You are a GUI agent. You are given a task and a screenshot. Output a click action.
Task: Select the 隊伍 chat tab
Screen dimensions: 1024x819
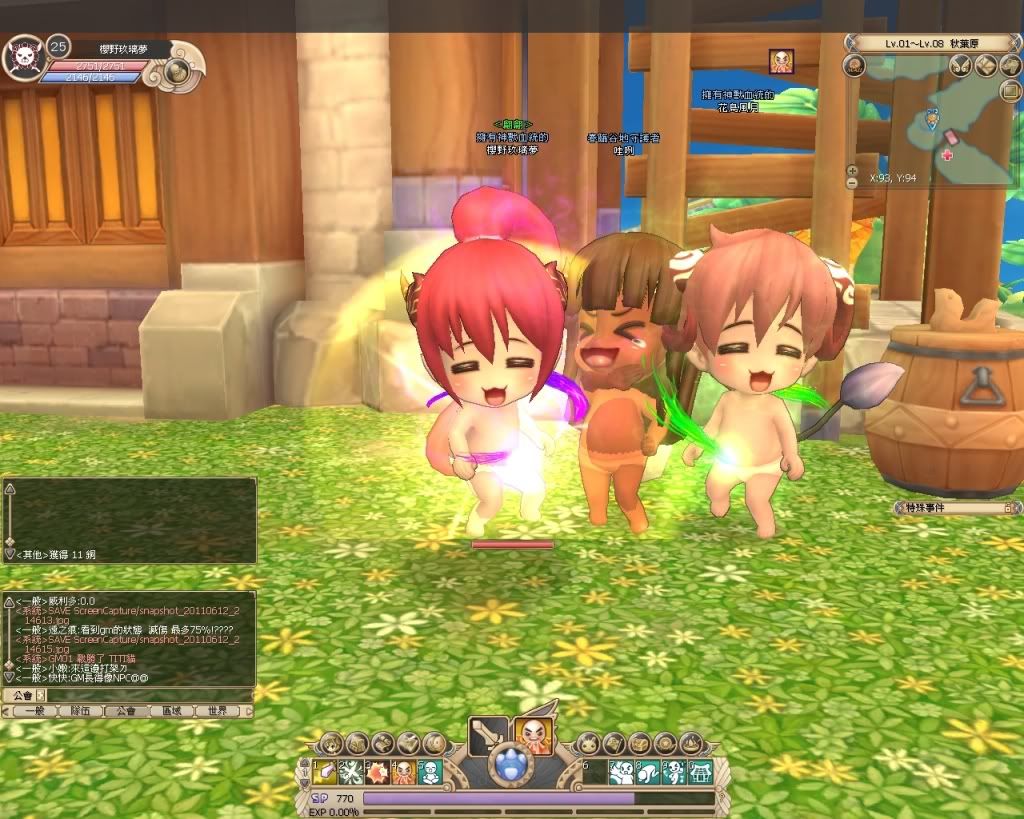(x=79, y=711)
